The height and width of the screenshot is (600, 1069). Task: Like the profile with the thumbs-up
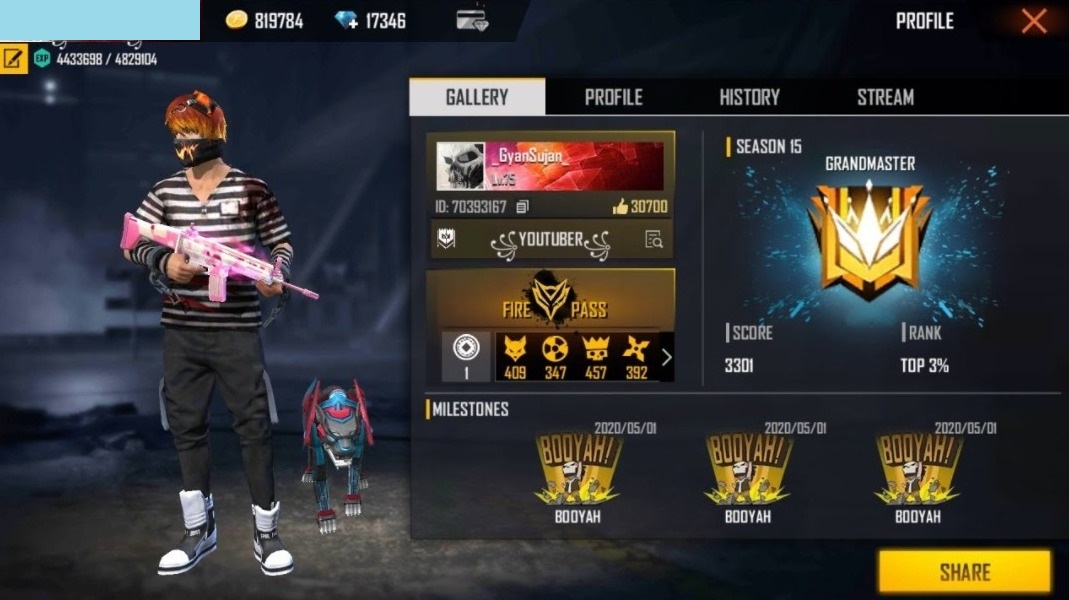(620, 207)
